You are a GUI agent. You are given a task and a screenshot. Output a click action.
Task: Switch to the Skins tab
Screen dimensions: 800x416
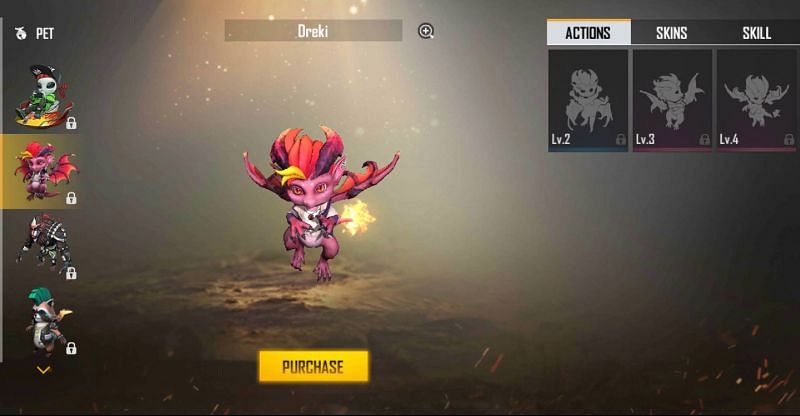[671, 33]
